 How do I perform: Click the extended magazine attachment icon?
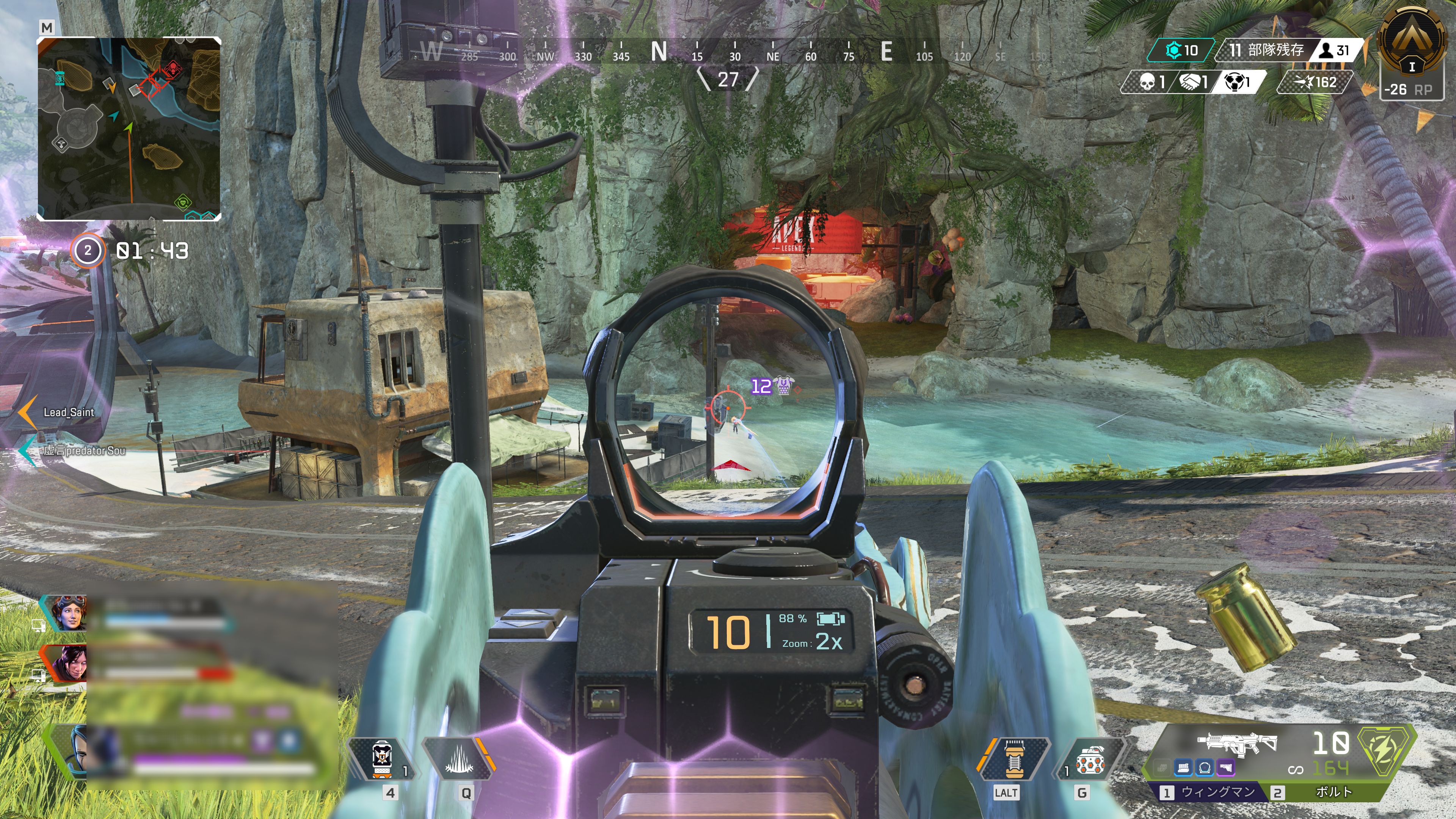click(1183, 768)
